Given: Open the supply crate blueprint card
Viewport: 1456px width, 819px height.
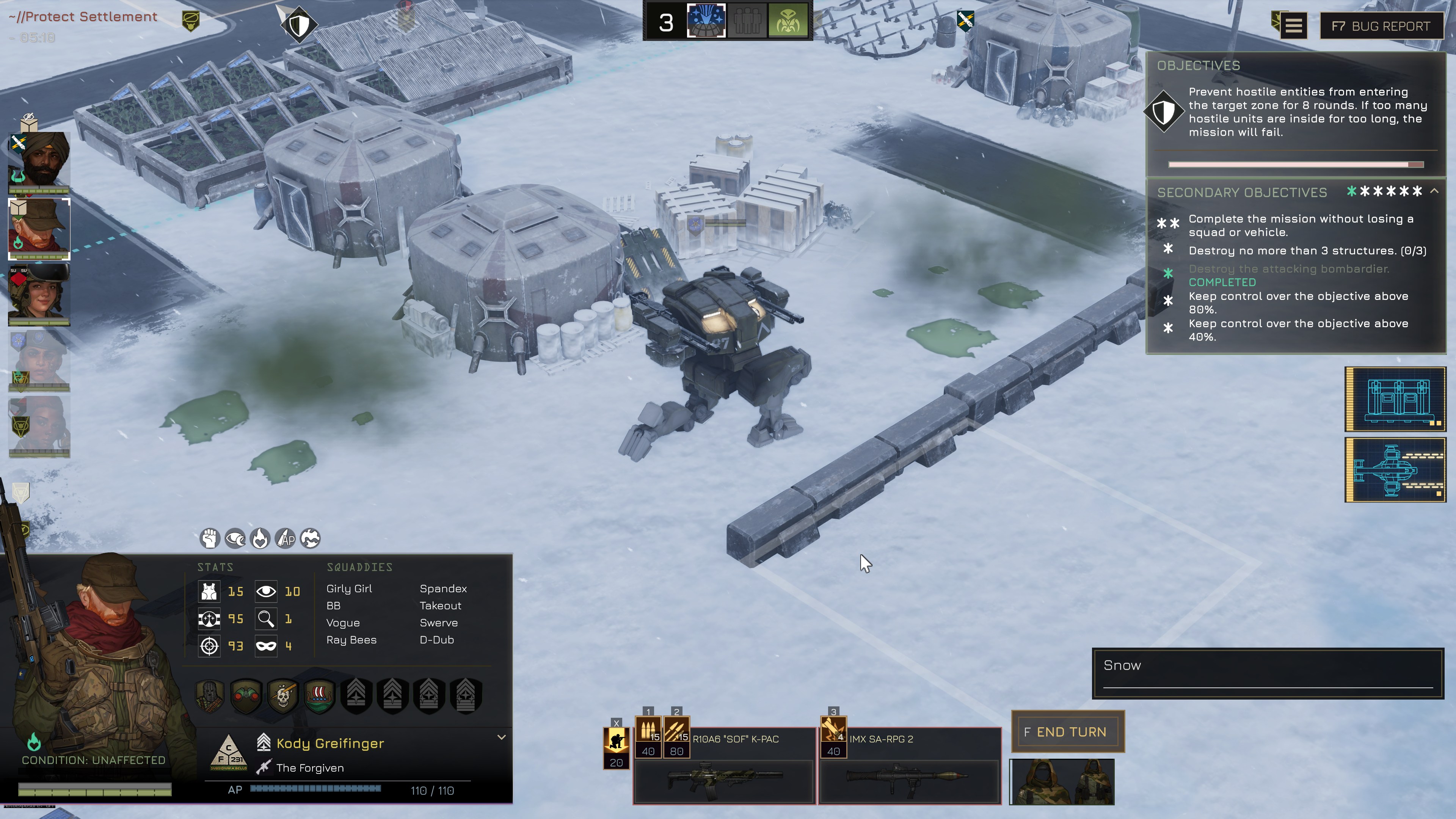Looking at the screenshot, I should (1395, 399).
